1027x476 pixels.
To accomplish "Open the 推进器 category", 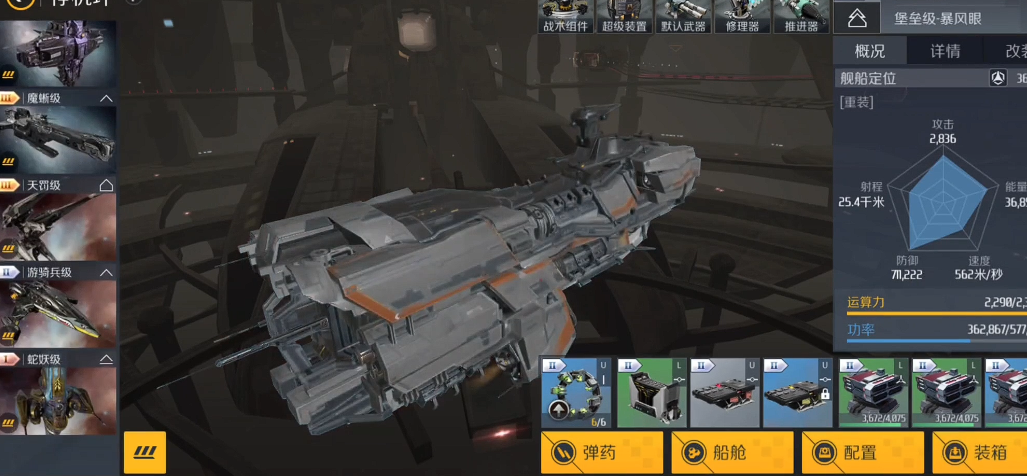I will pyautogui.click(x=801, y=17).
